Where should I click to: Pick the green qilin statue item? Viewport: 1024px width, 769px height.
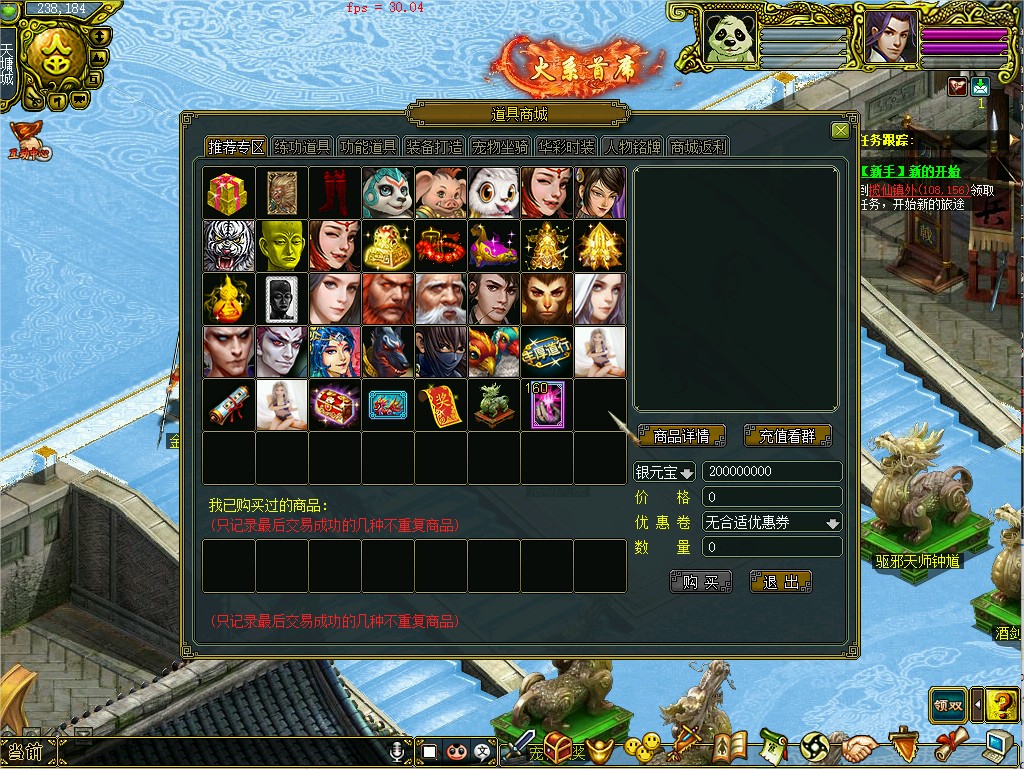(494, 405)
